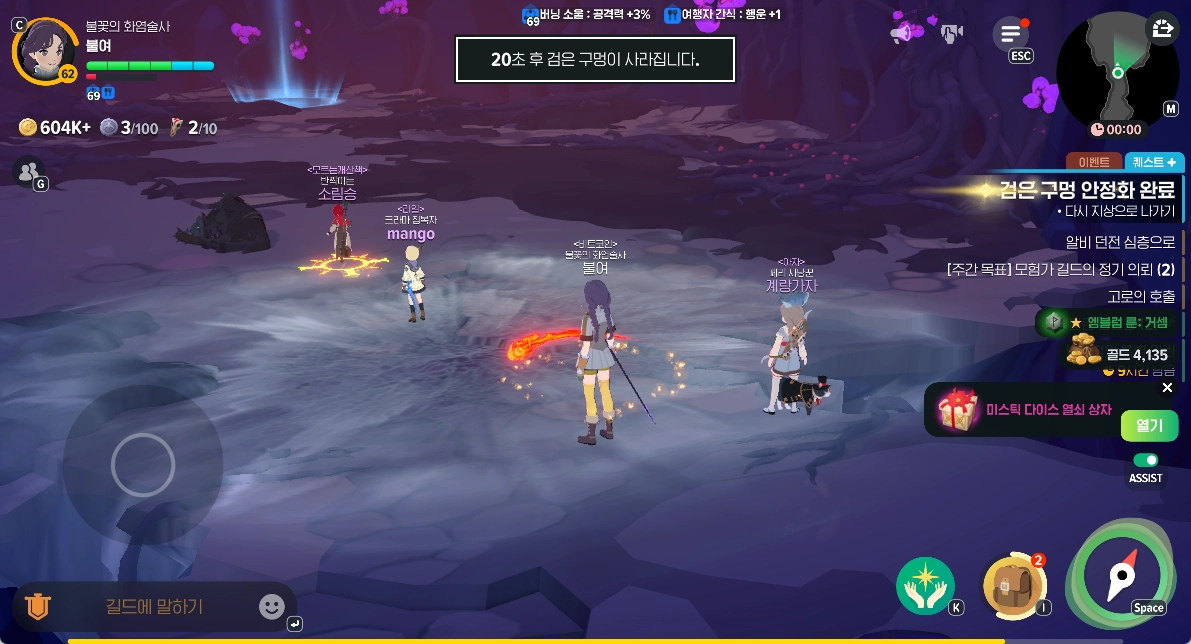Activate the compass jump button
Screen dimensions: 1191x644
tap(1122, 573)
